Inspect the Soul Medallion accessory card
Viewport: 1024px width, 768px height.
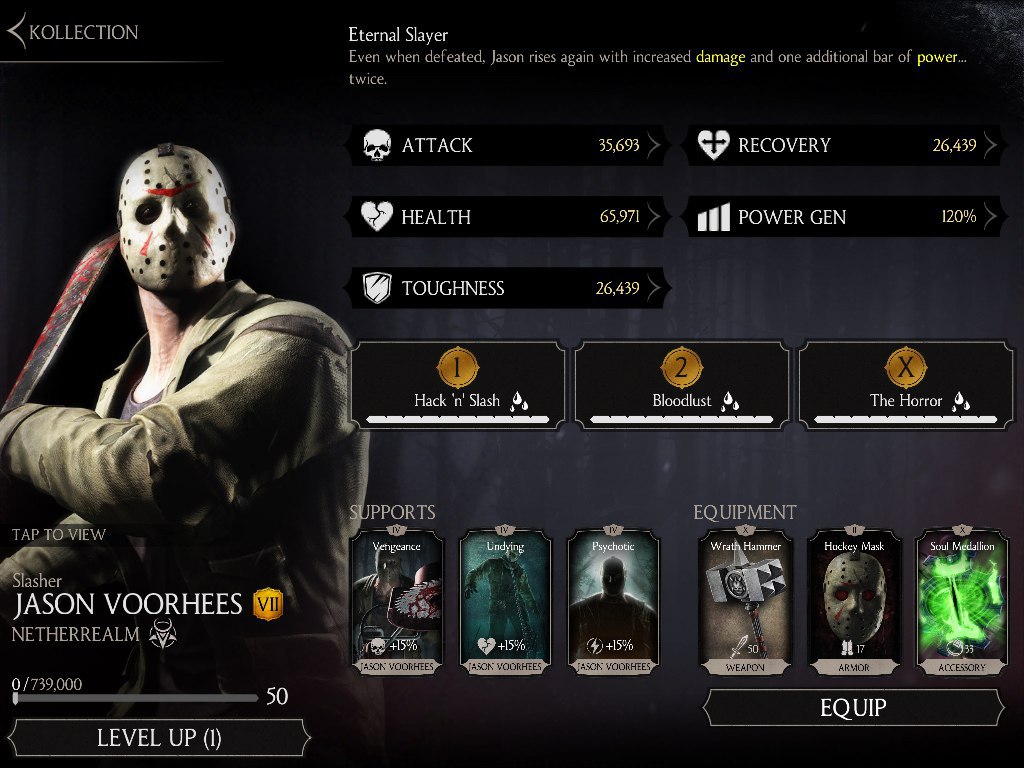[962, 600]
